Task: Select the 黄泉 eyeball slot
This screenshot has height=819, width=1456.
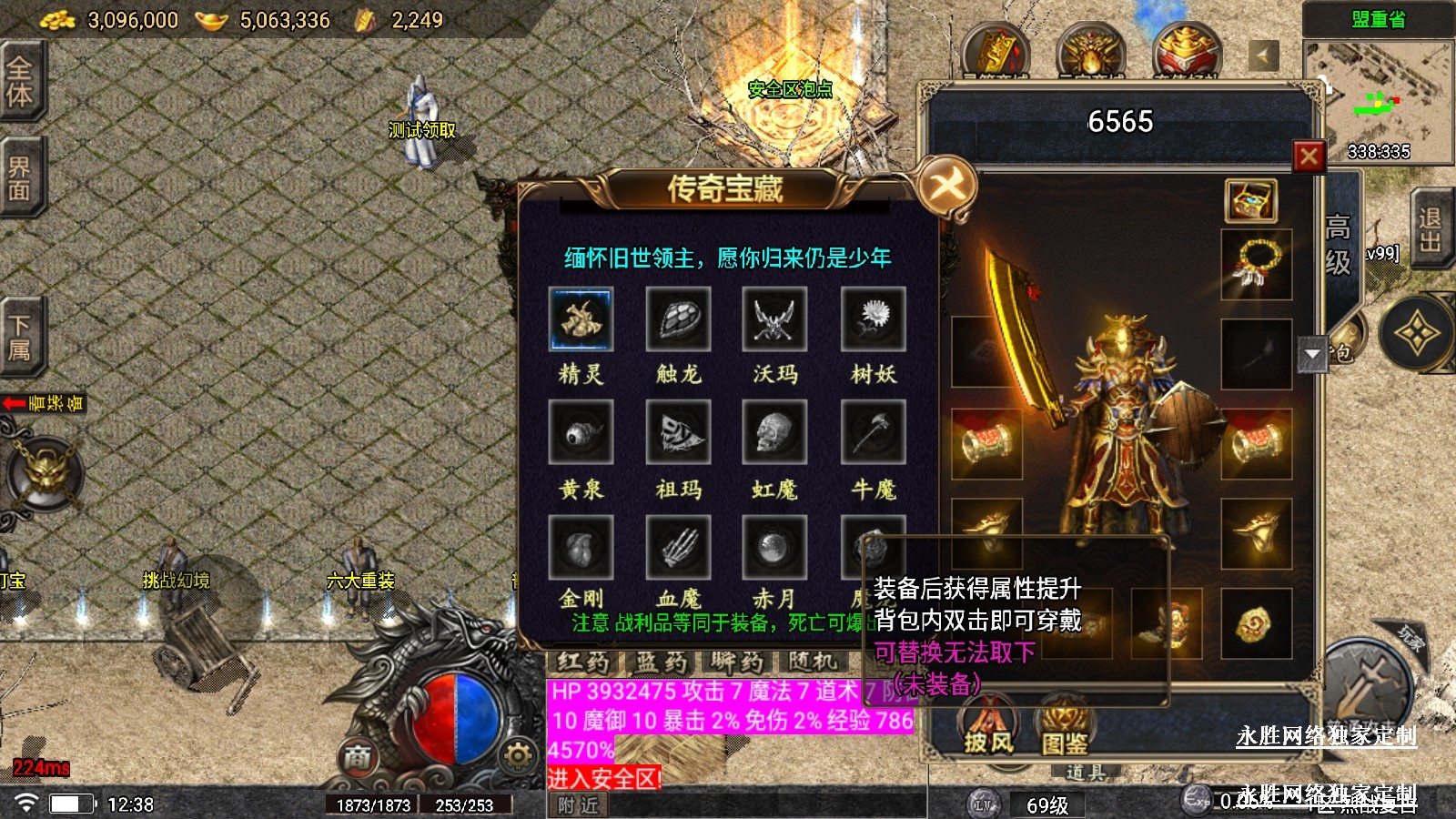Action: click(x=581, y=433)
